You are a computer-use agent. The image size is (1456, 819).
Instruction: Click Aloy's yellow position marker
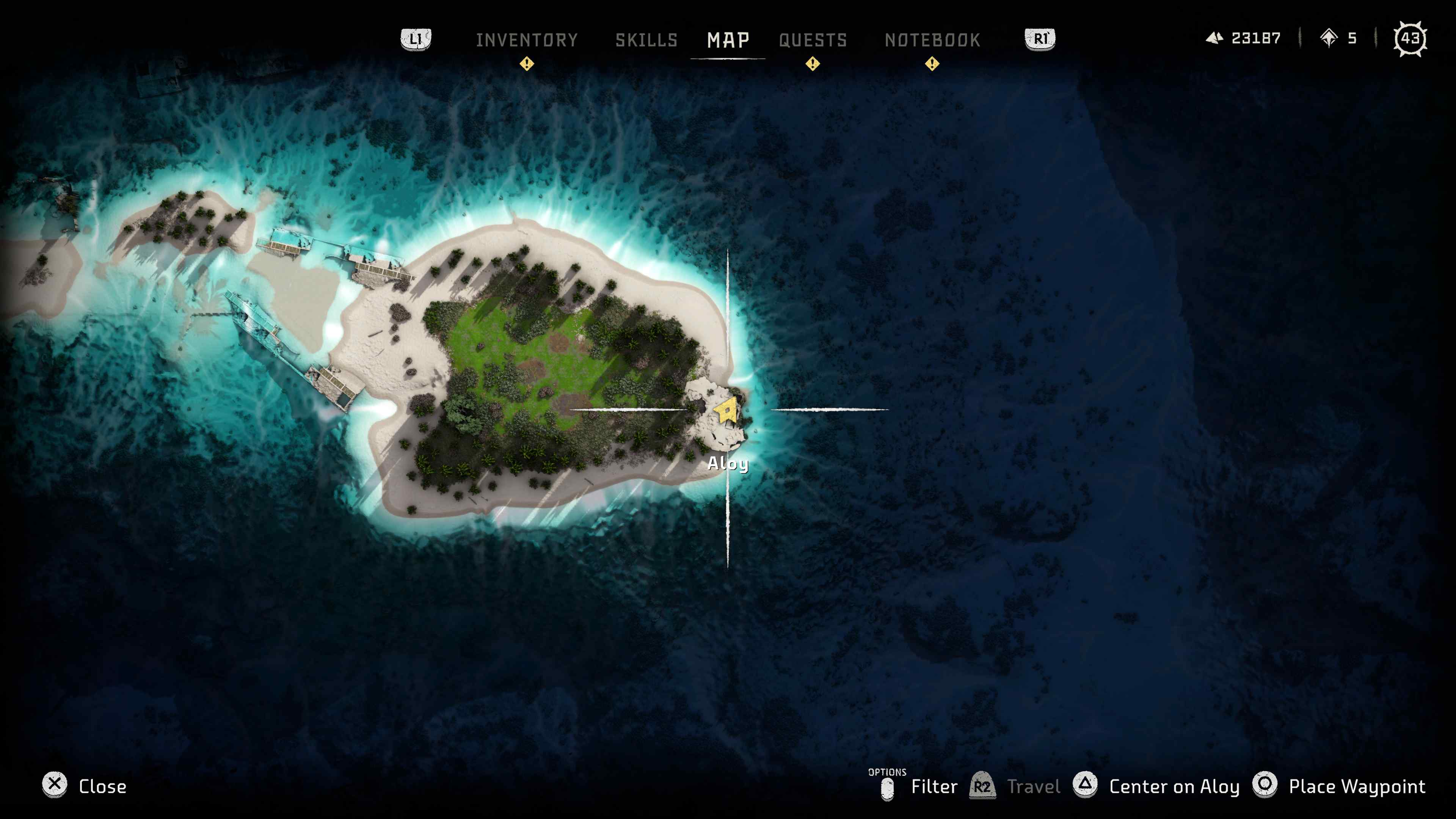pos(726,411)
